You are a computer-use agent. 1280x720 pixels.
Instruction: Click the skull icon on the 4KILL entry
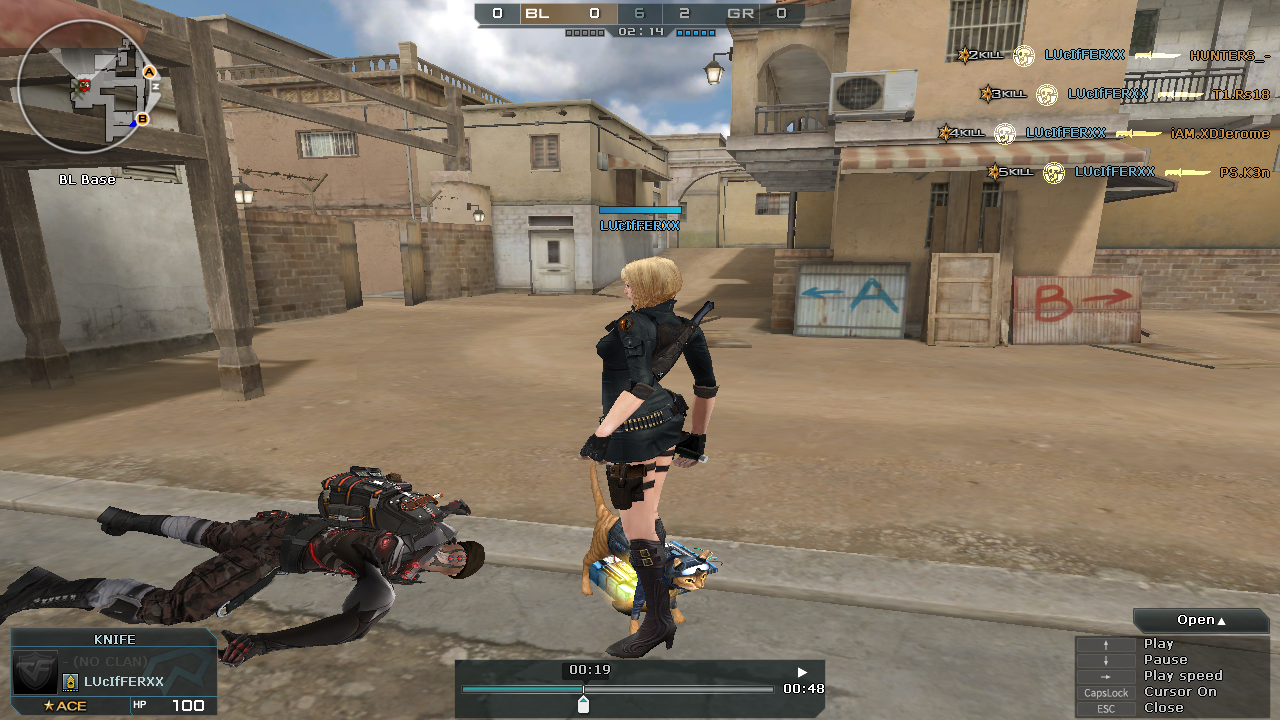(x=1004, y=134)
